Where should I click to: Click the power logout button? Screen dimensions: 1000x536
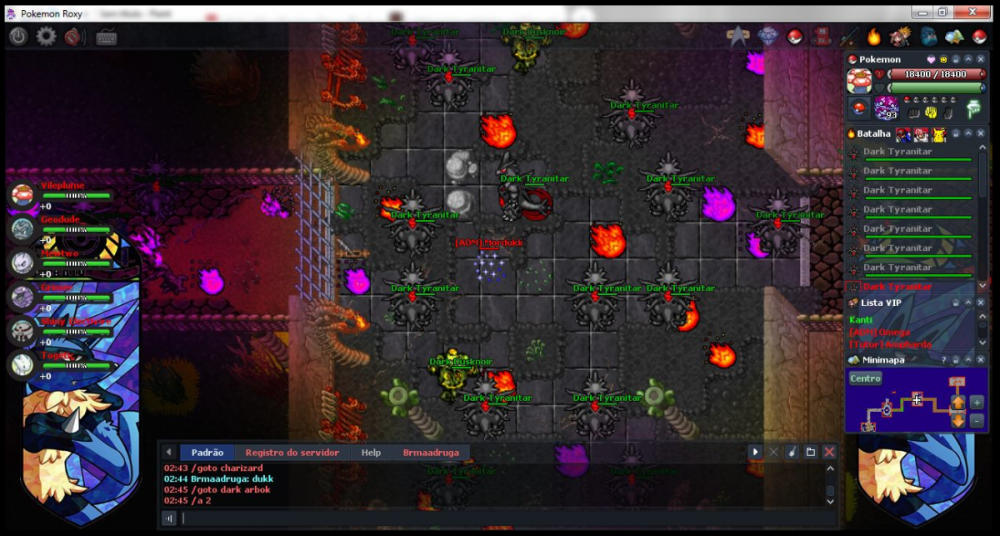[x=18, y=36]
